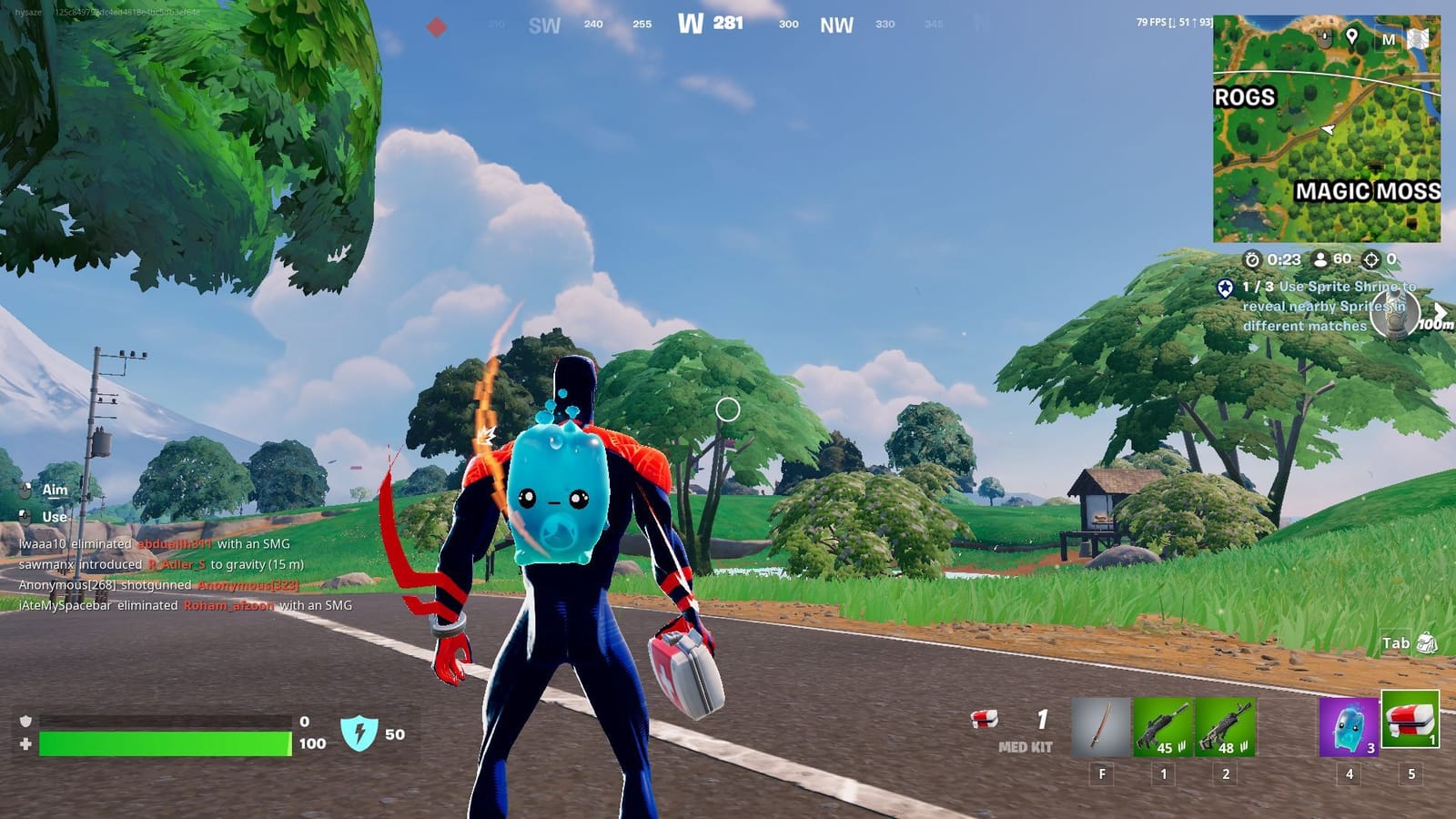Click the green health bar showing 100
Image resolution: width=1456 pixels, height=819 pixels.
164,743
